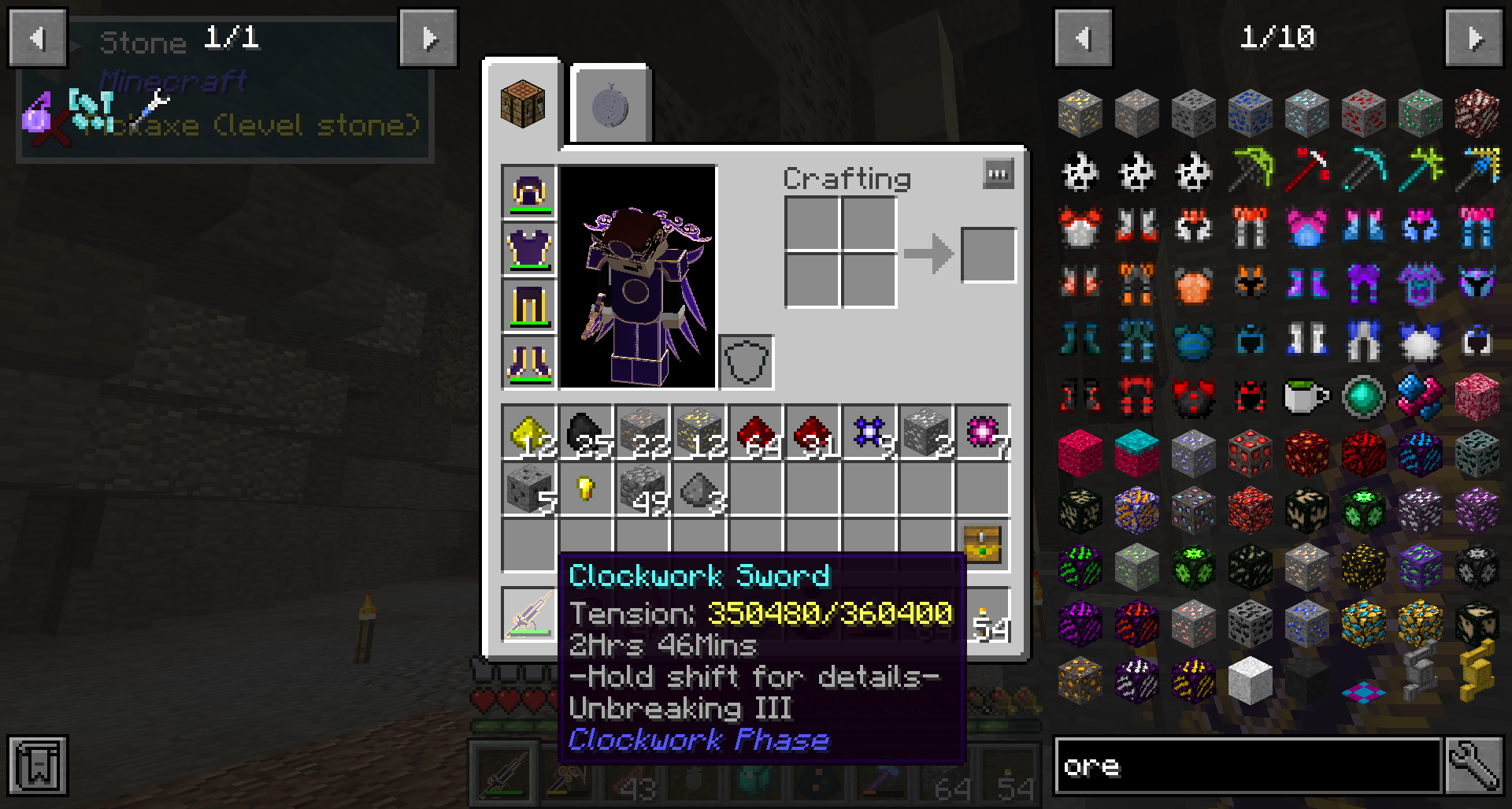
Task: Click the left arrow on the Stone recipe viewer
Action: click(x=37, y=38)
